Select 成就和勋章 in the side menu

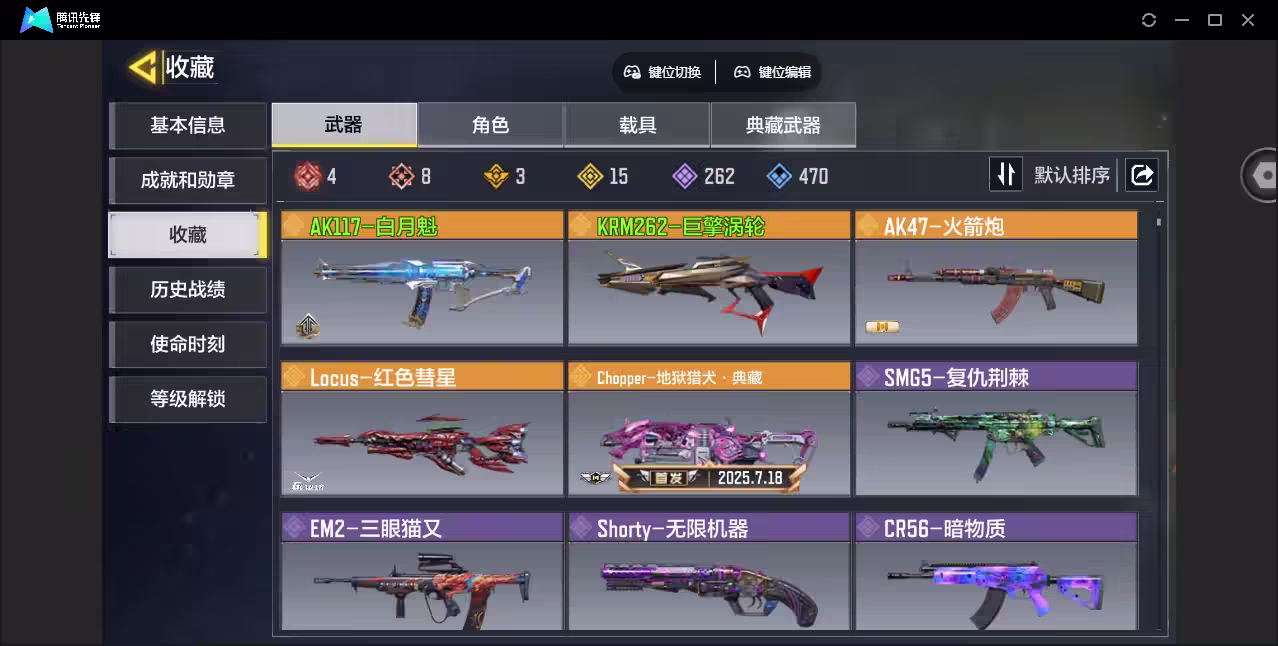click(x=187, y=181)
